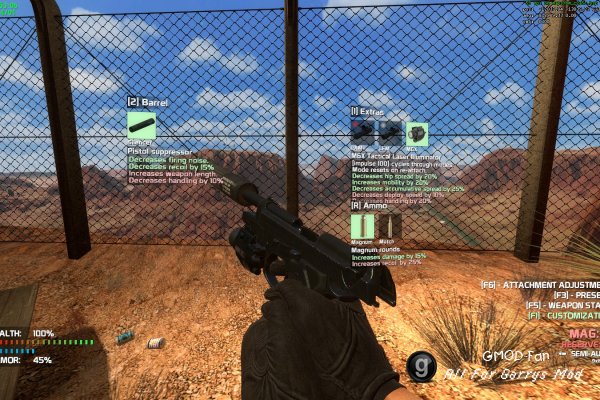The height and width of the screenshot is (400, 600).
Task: Choose the highlighted M6X laser illuminator extra
Action: point(417,133)
